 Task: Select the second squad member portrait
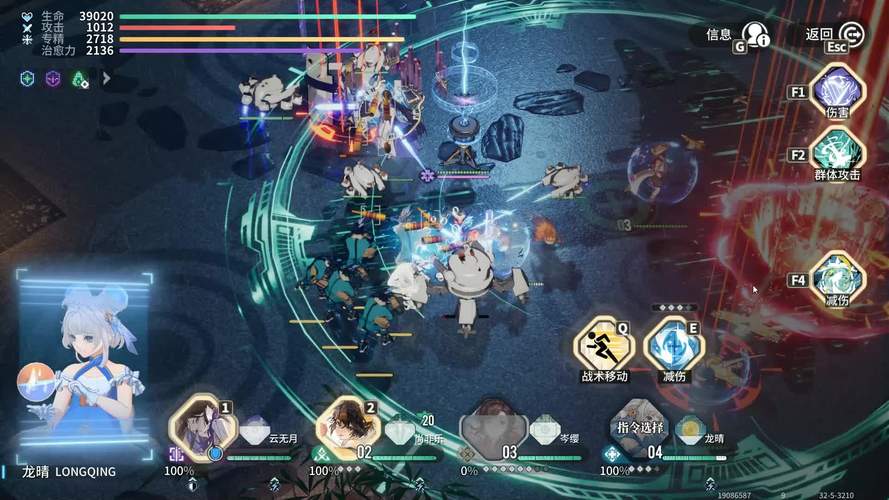[x=348, y=427]
